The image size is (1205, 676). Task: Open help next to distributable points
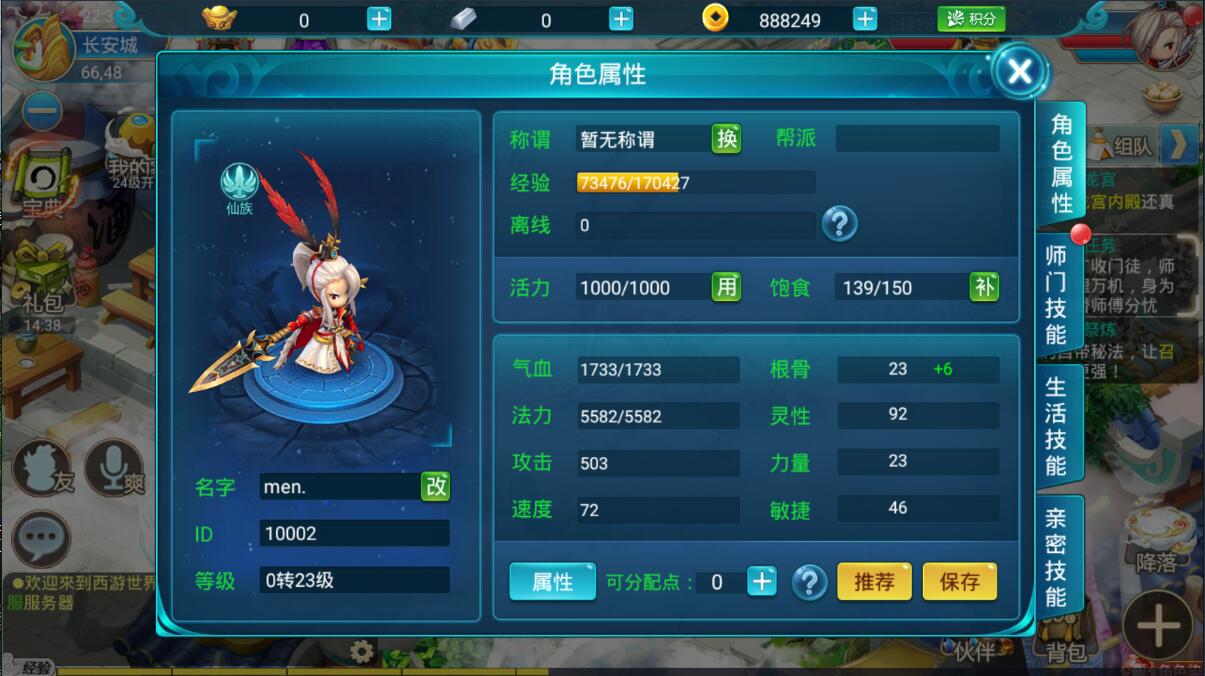pos(809,582)
